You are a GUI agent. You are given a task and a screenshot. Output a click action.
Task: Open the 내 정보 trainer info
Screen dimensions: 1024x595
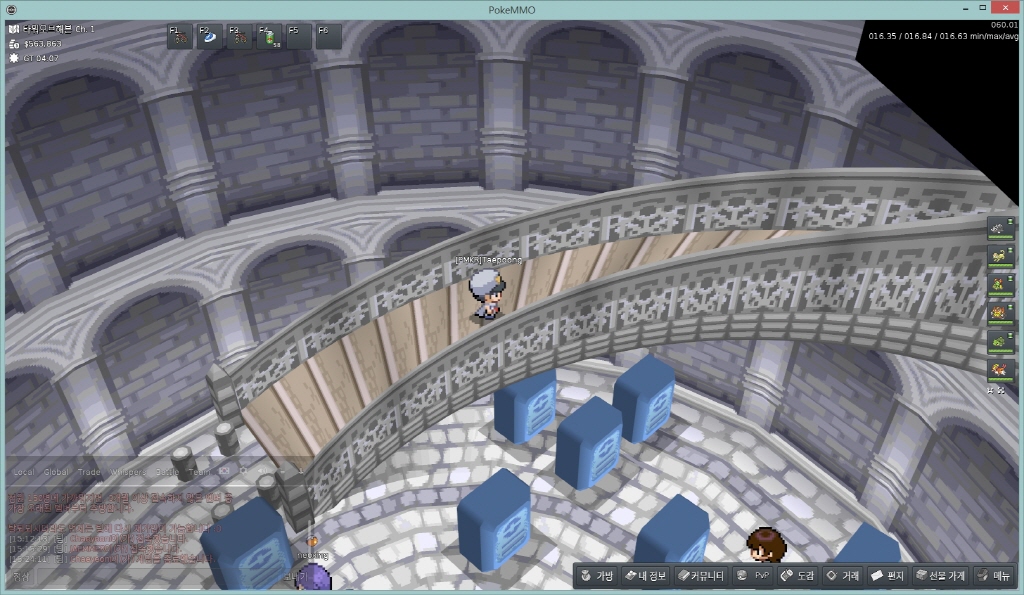644,576
